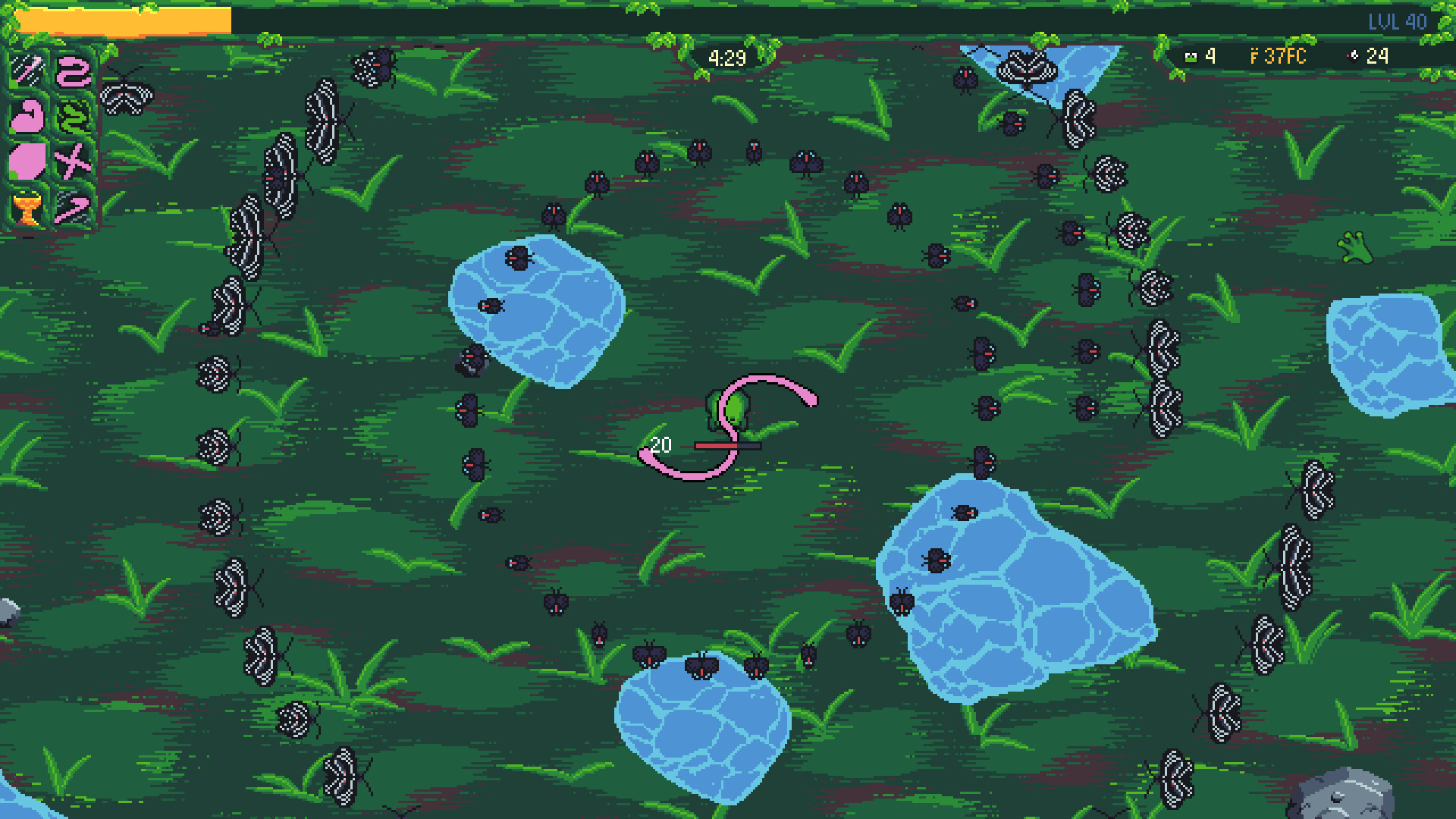Click the frog head lives icon
1456x819 pixels.
(1189, 57)
